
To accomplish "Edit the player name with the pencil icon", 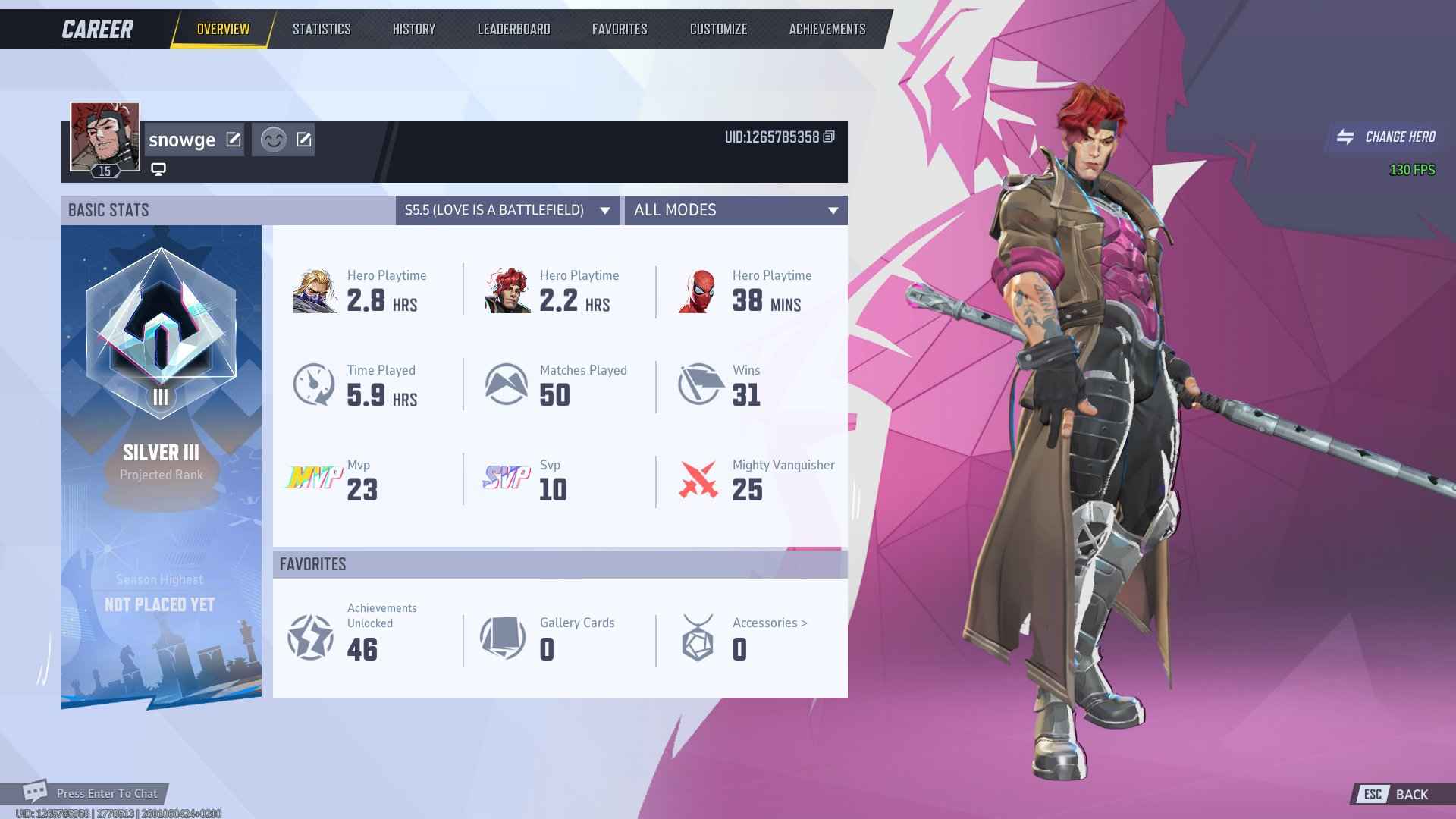I will [x=233, y=140].
